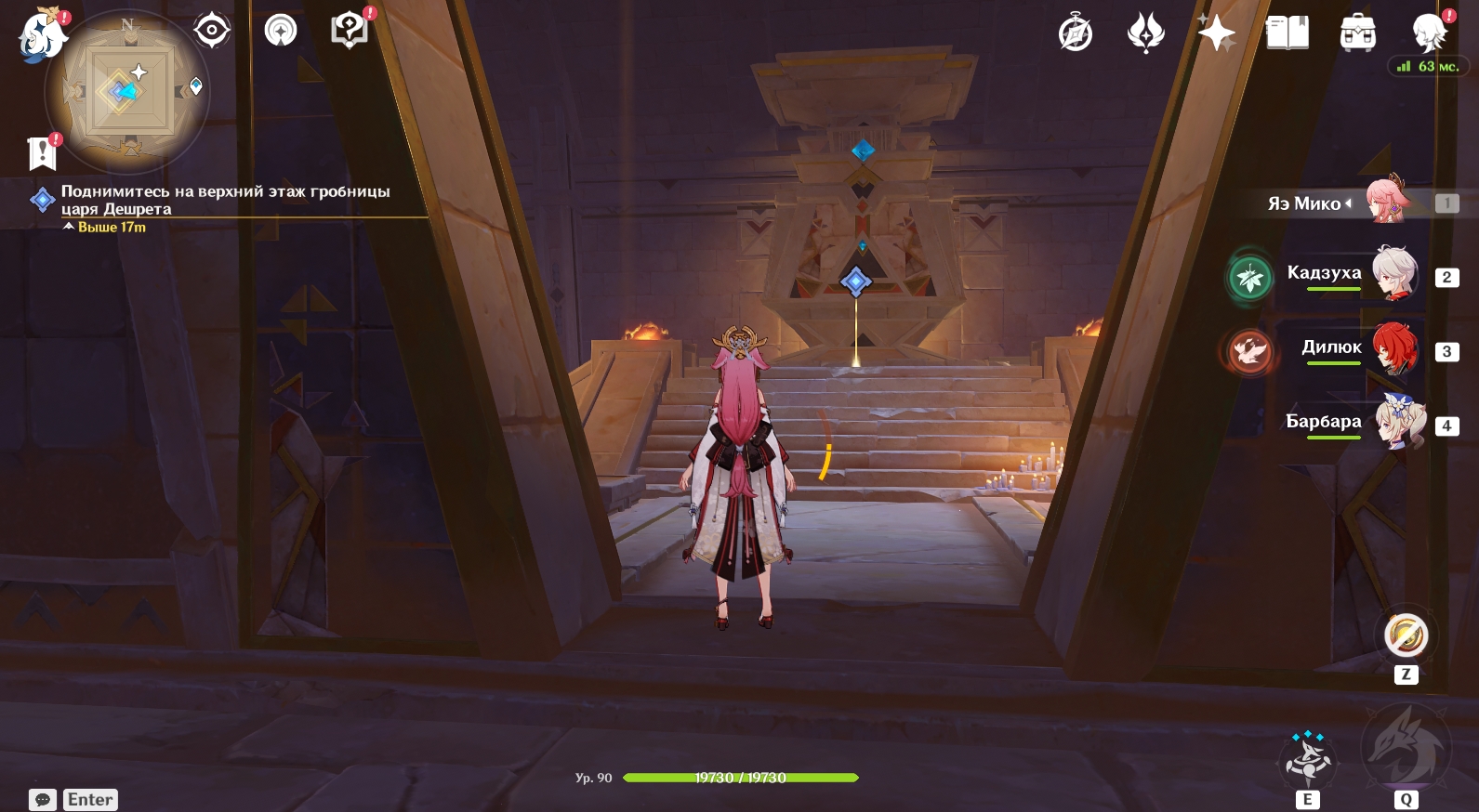Open the inventory backpack
Image resolution: width=1479 pixels, height=812 pixels.
1357,34
